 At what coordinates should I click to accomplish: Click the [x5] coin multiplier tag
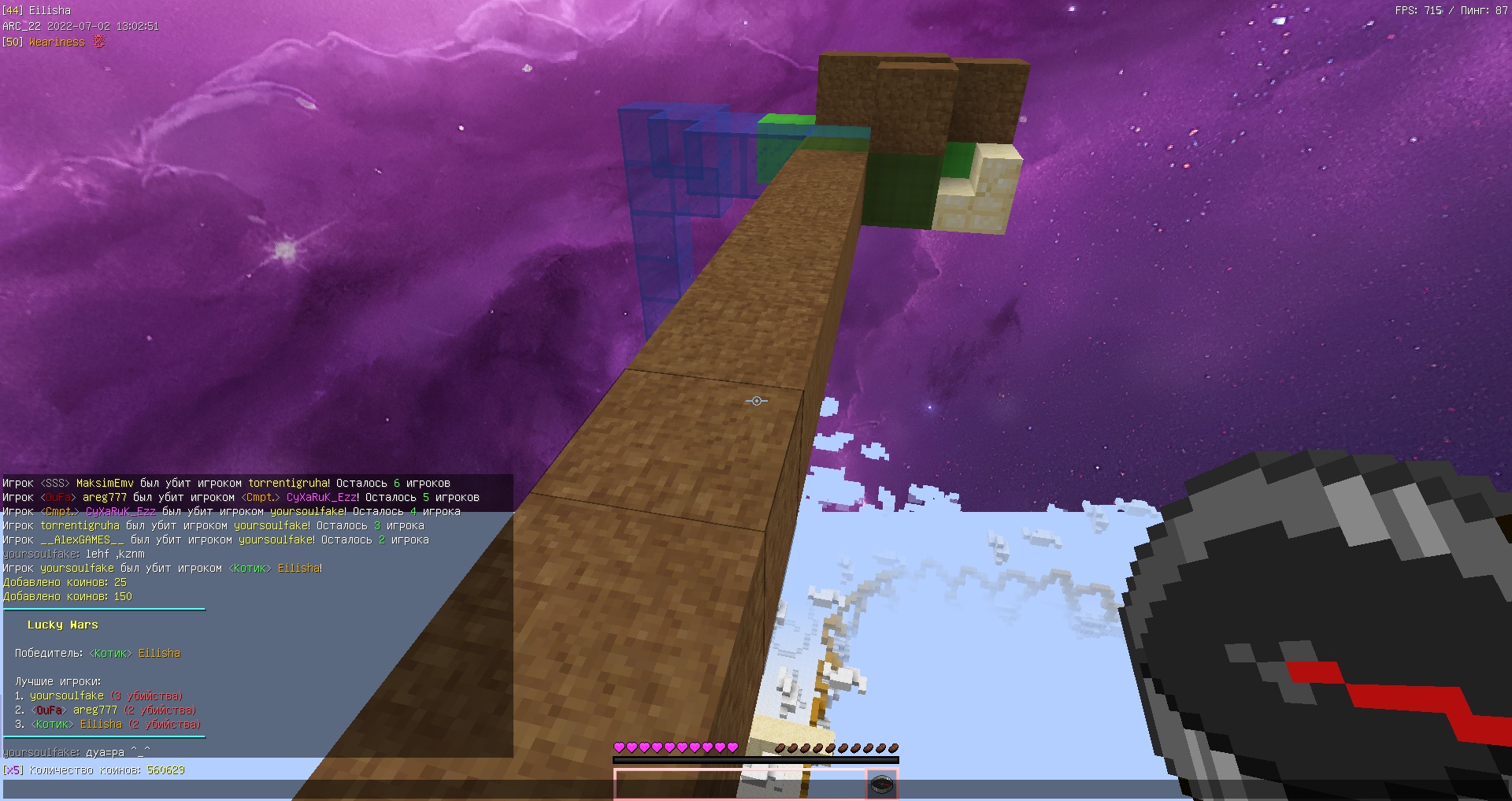click(x=13, y=771)
